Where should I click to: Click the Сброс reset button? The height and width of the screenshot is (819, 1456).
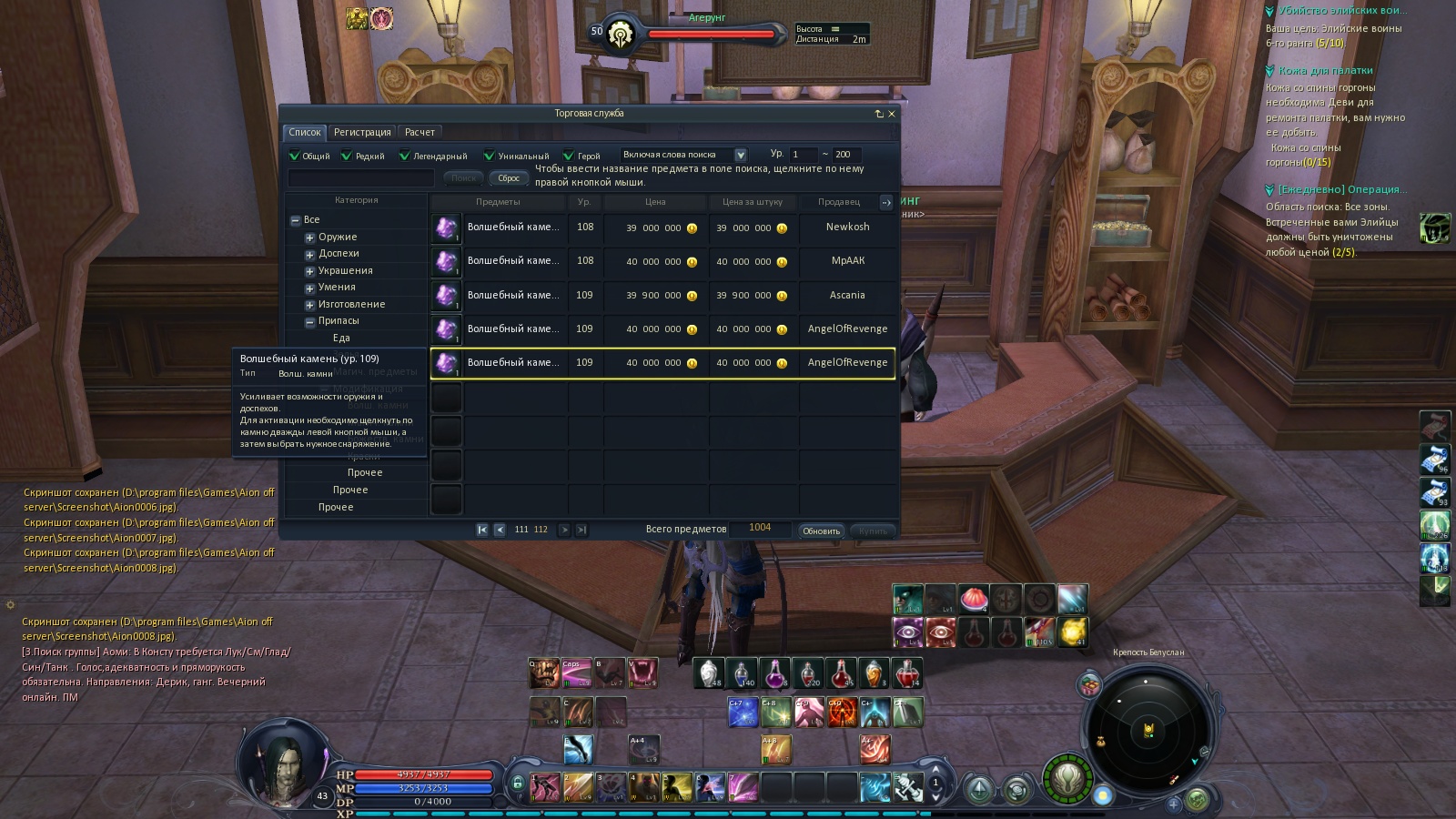coord(509,178)
